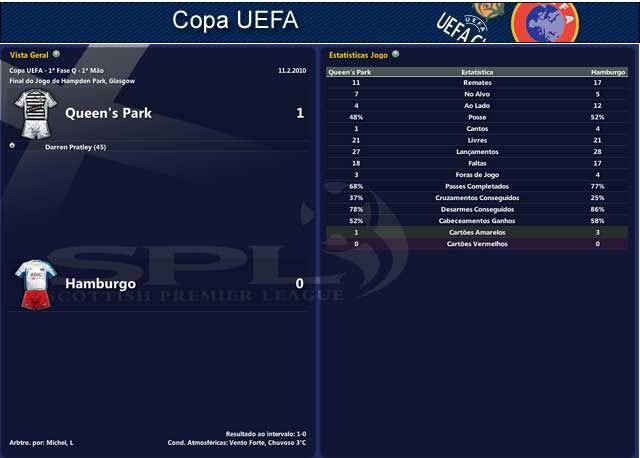Select the Remates statistic row
Screen dimensions: 640x458
pyautogui.click(x=476, y=83)
